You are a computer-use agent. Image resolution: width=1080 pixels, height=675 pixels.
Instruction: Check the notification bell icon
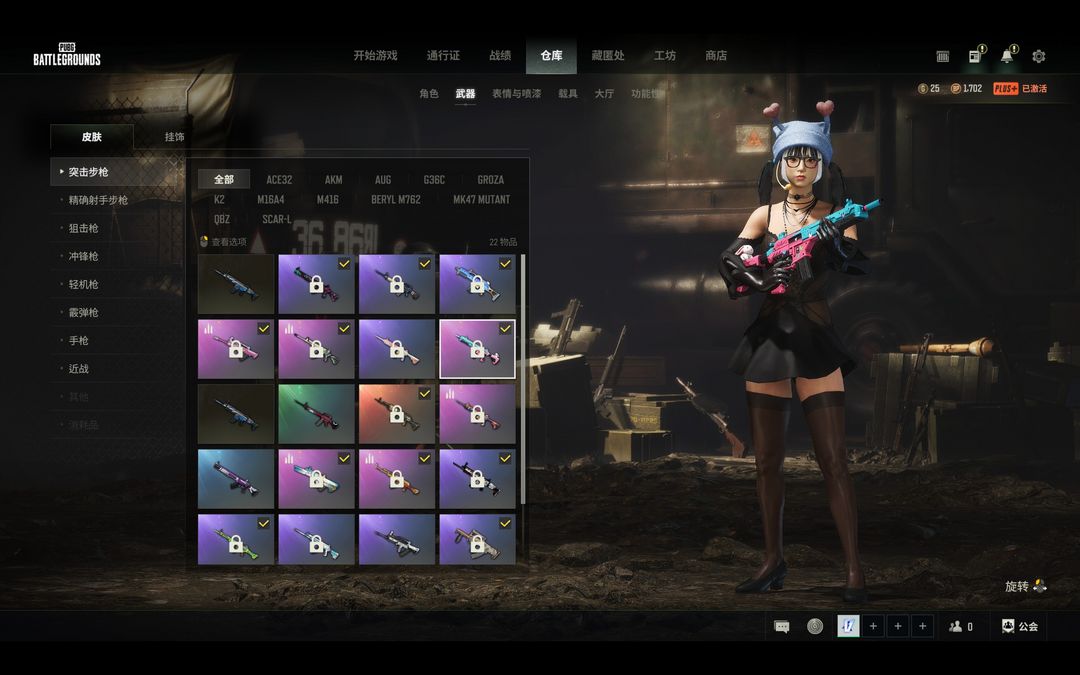tap(1006, 57)
